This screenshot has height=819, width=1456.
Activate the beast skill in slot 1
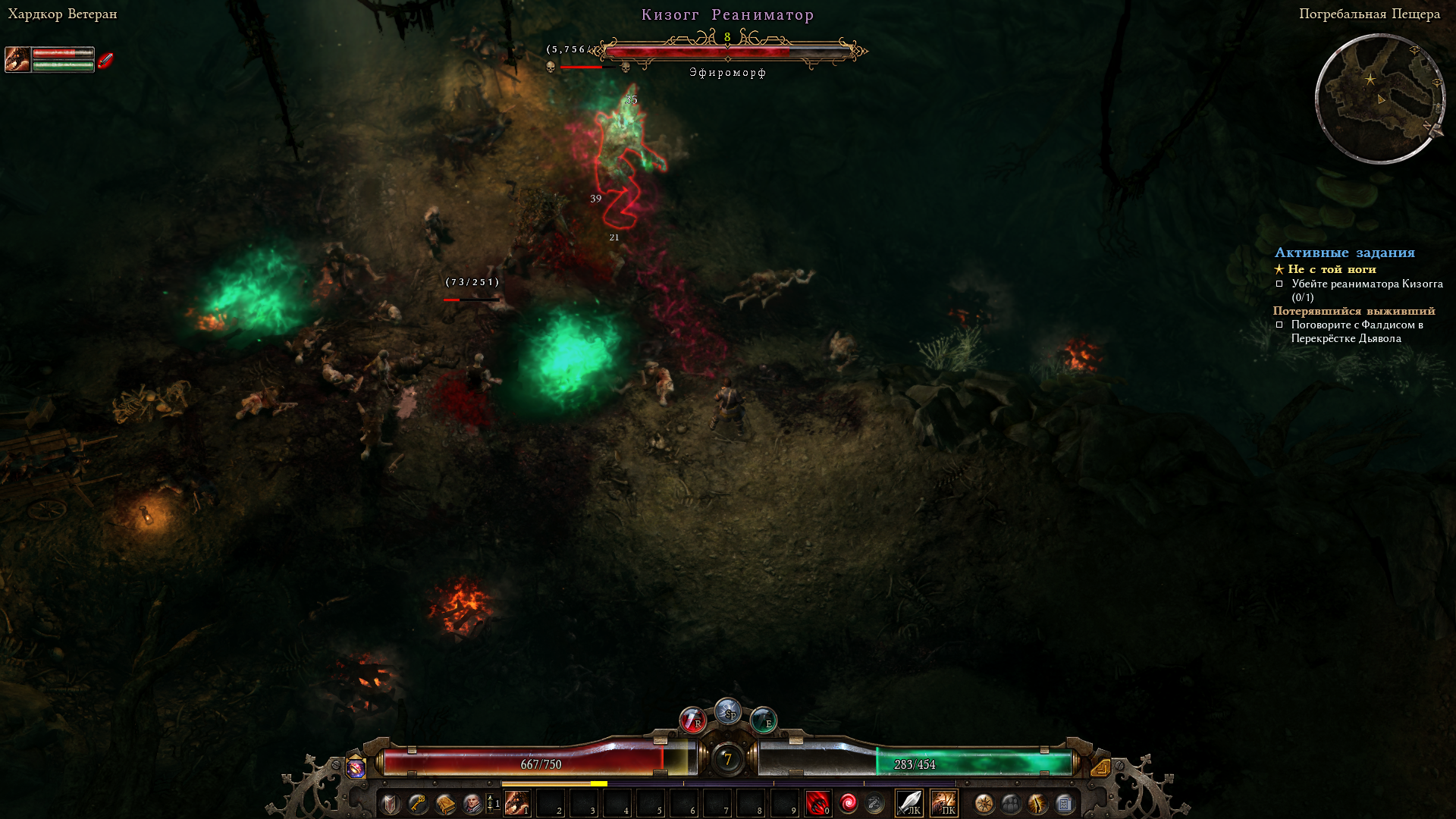(517, 803)
